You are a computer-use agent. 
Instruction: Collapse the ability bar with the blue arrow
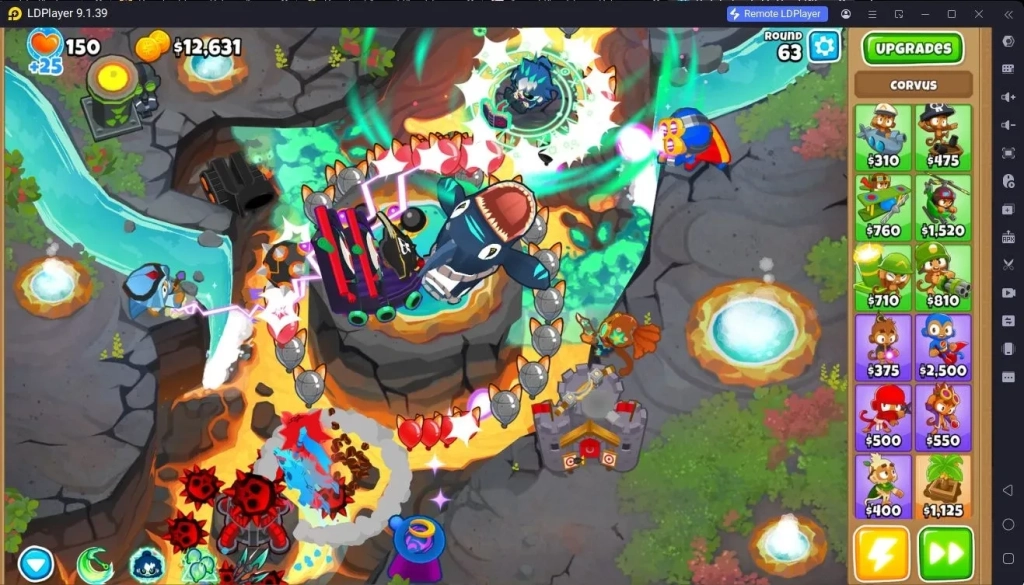click(x=35, y=565)
